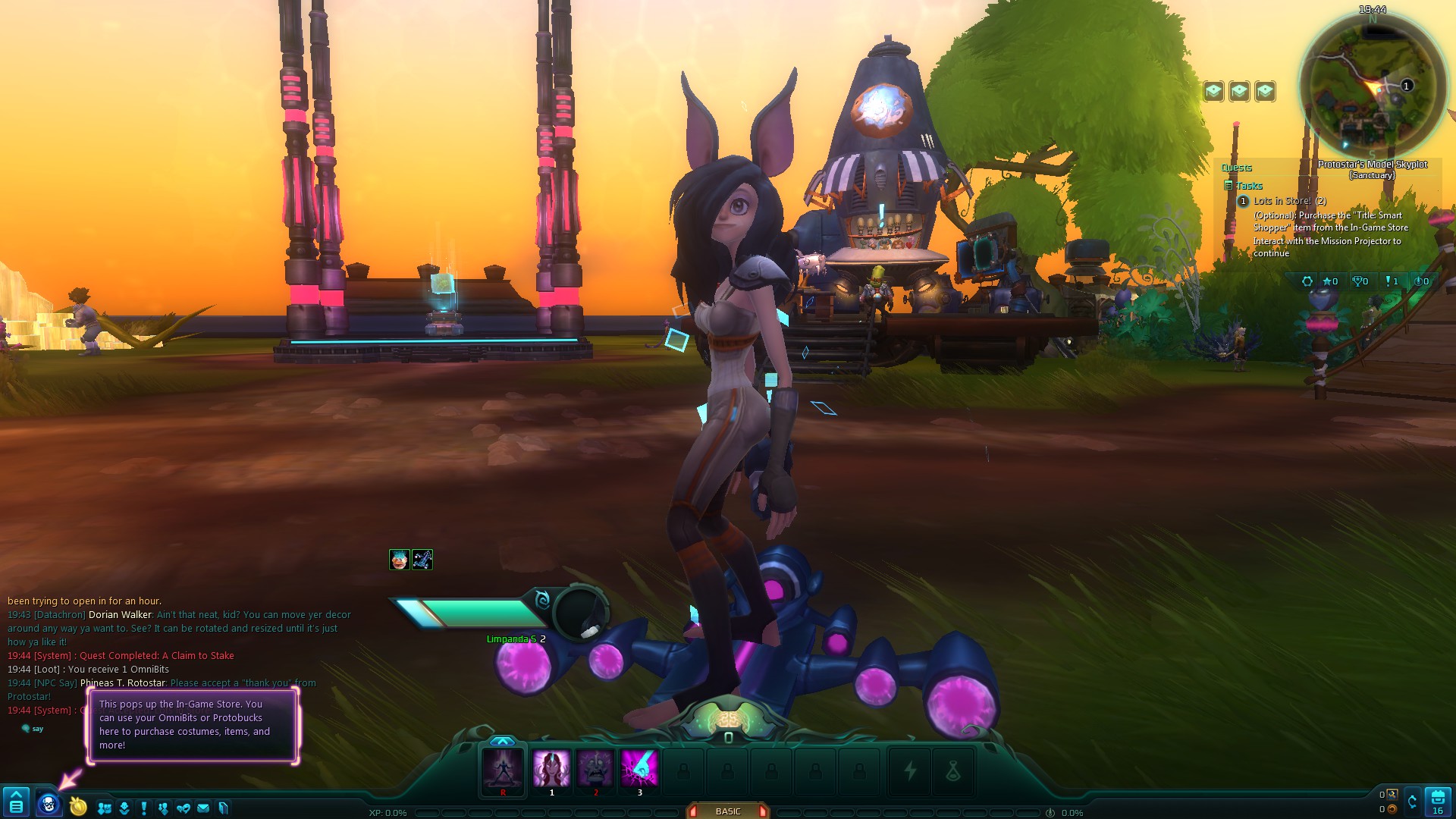Open the backpack inventory showing 16 slots
Image resolution: width=1456 pixels, height=819 pixels.
pyautogui.click(x=1438, y=800)
